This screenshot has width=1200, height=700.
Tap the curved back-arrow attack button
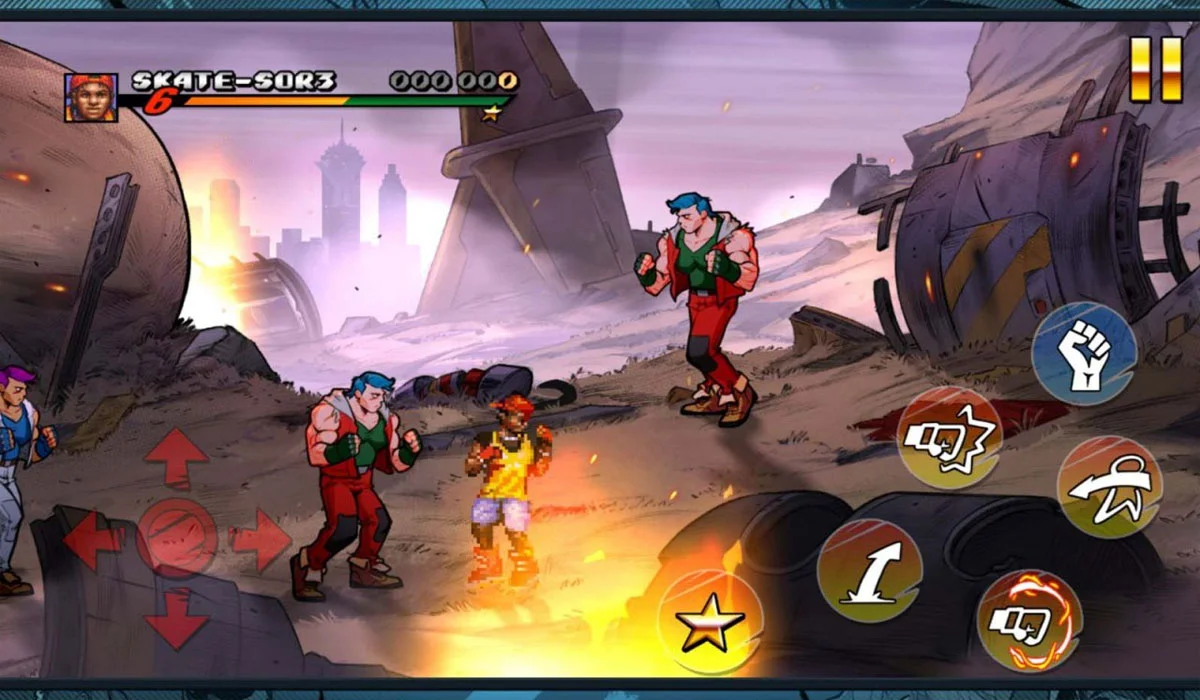tap(1109, 487)
